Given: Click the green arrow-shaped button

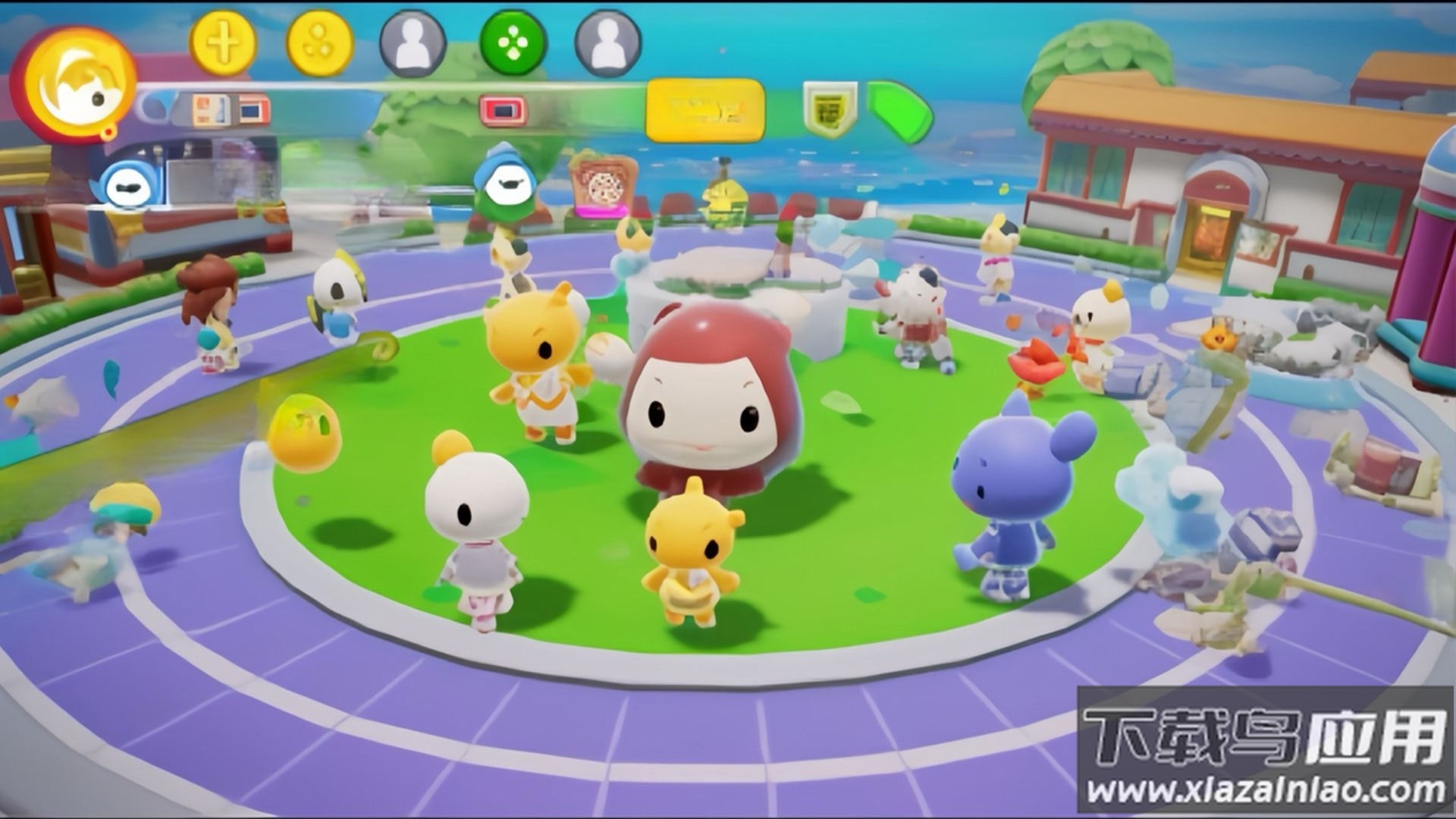Looking at the screenshot, I should 900,111.
